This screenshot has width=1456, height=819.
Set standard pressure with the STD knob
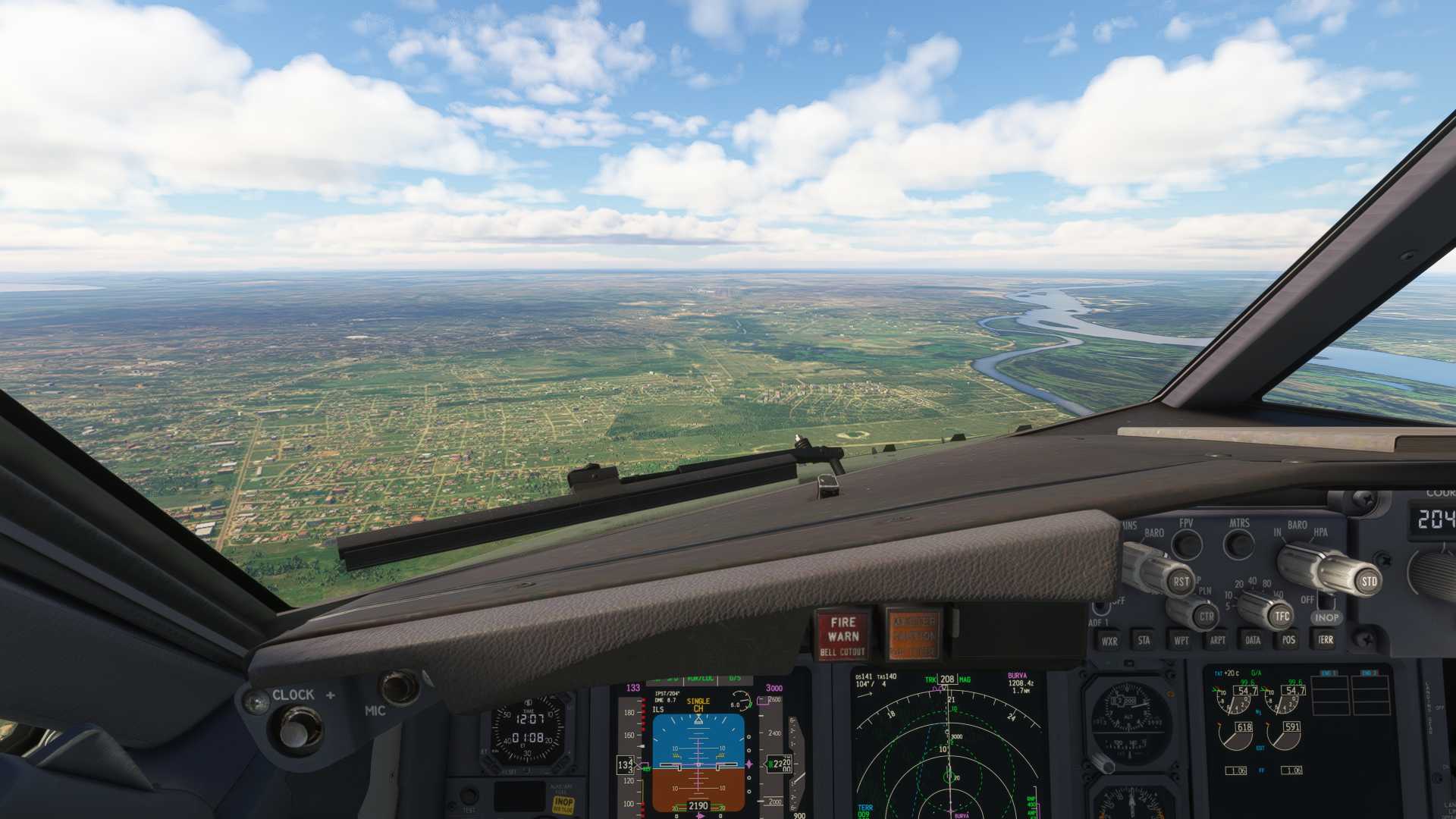(1367, 582)
